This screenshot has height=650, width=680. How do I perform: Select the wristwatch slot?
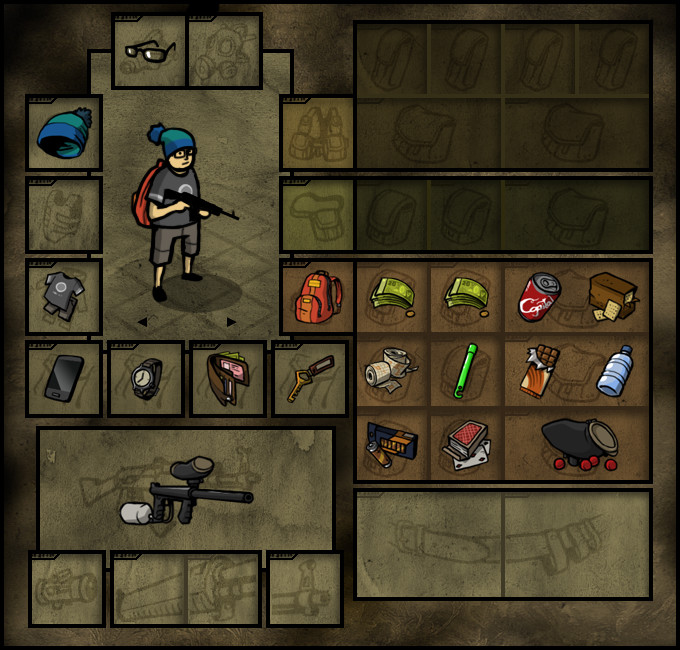tap(146, 379)
